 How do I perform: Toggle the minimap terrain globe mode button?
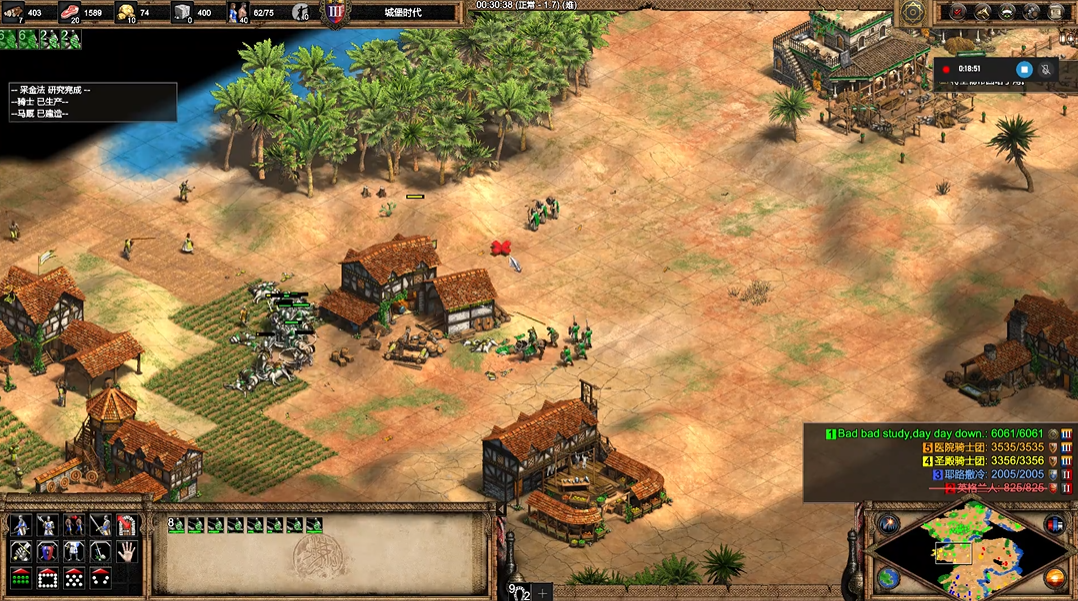(x=888, y=578)
